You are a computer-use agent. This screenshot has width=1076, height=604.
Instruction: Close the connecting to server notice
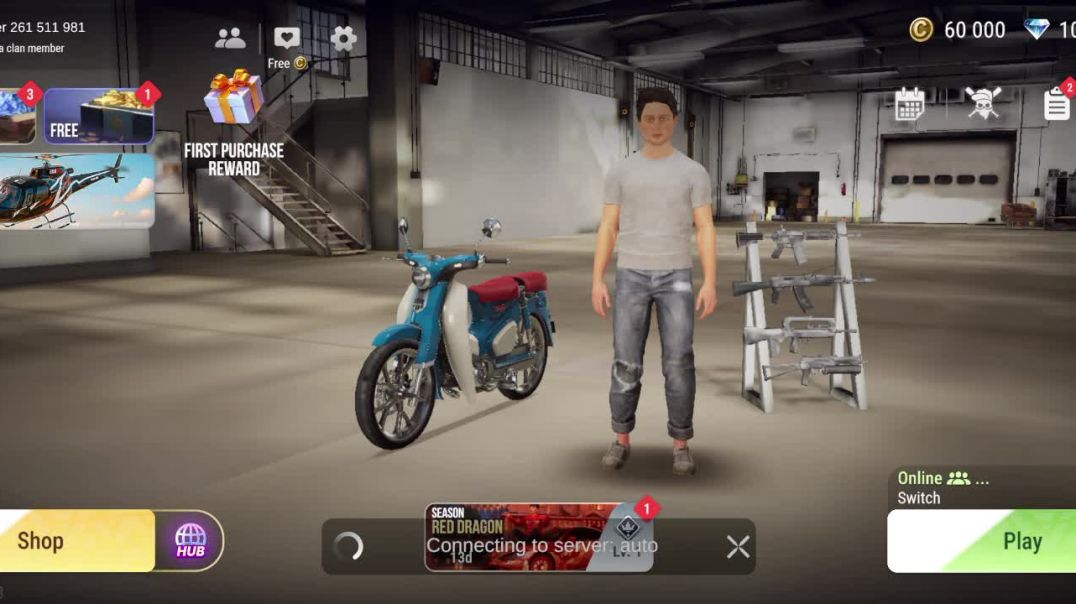(738, 546)
